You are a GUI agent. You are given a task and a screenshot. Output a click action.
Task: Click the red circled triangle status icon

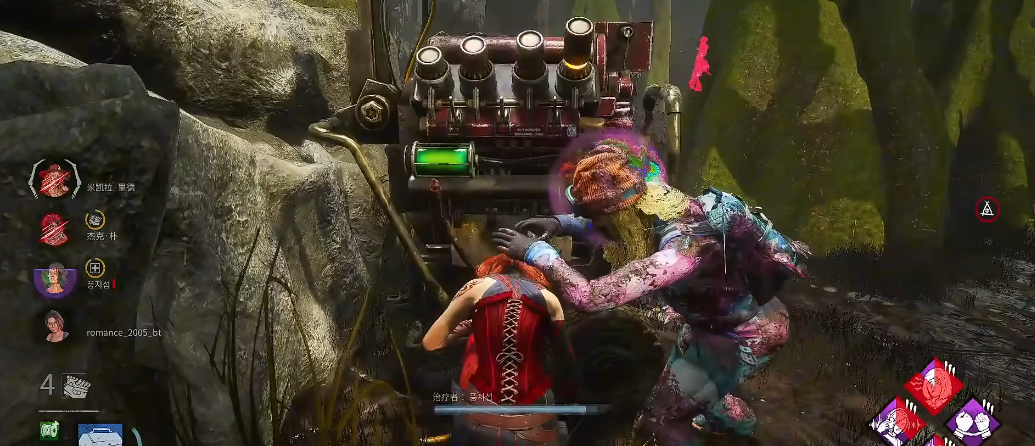pyautogui.click(x=987, y=209)
